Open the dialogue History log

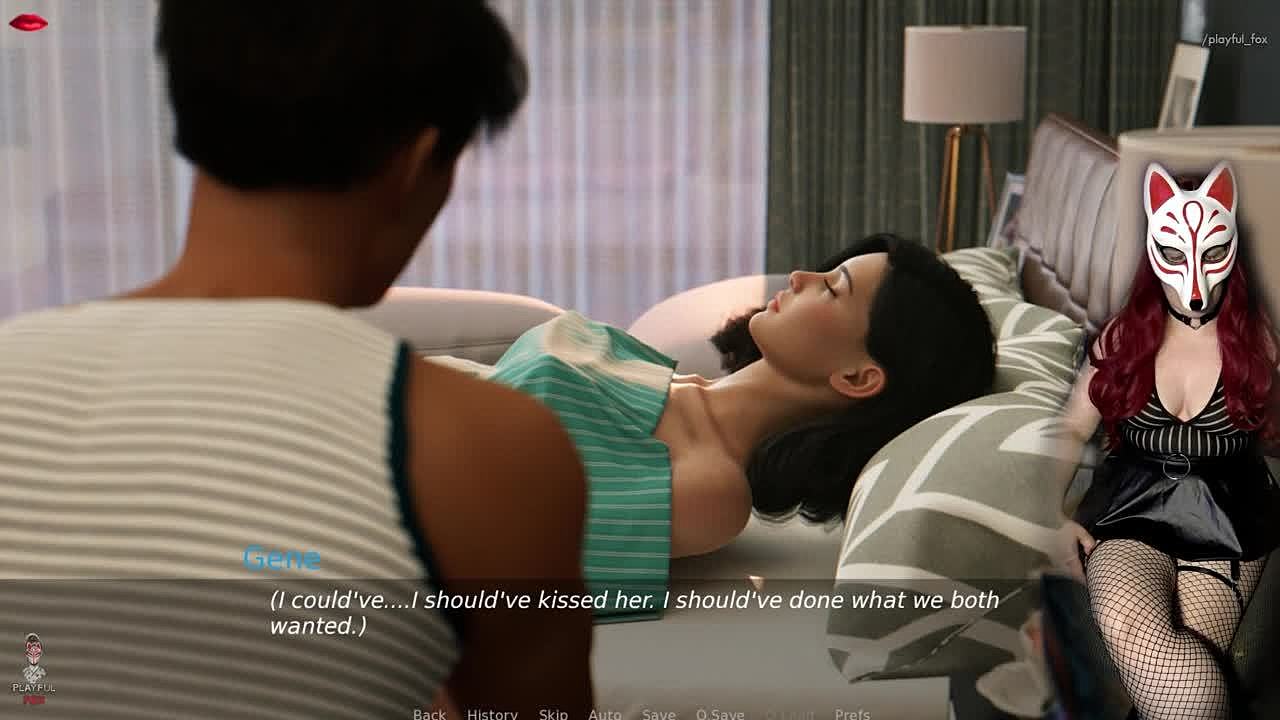(492, 714)
